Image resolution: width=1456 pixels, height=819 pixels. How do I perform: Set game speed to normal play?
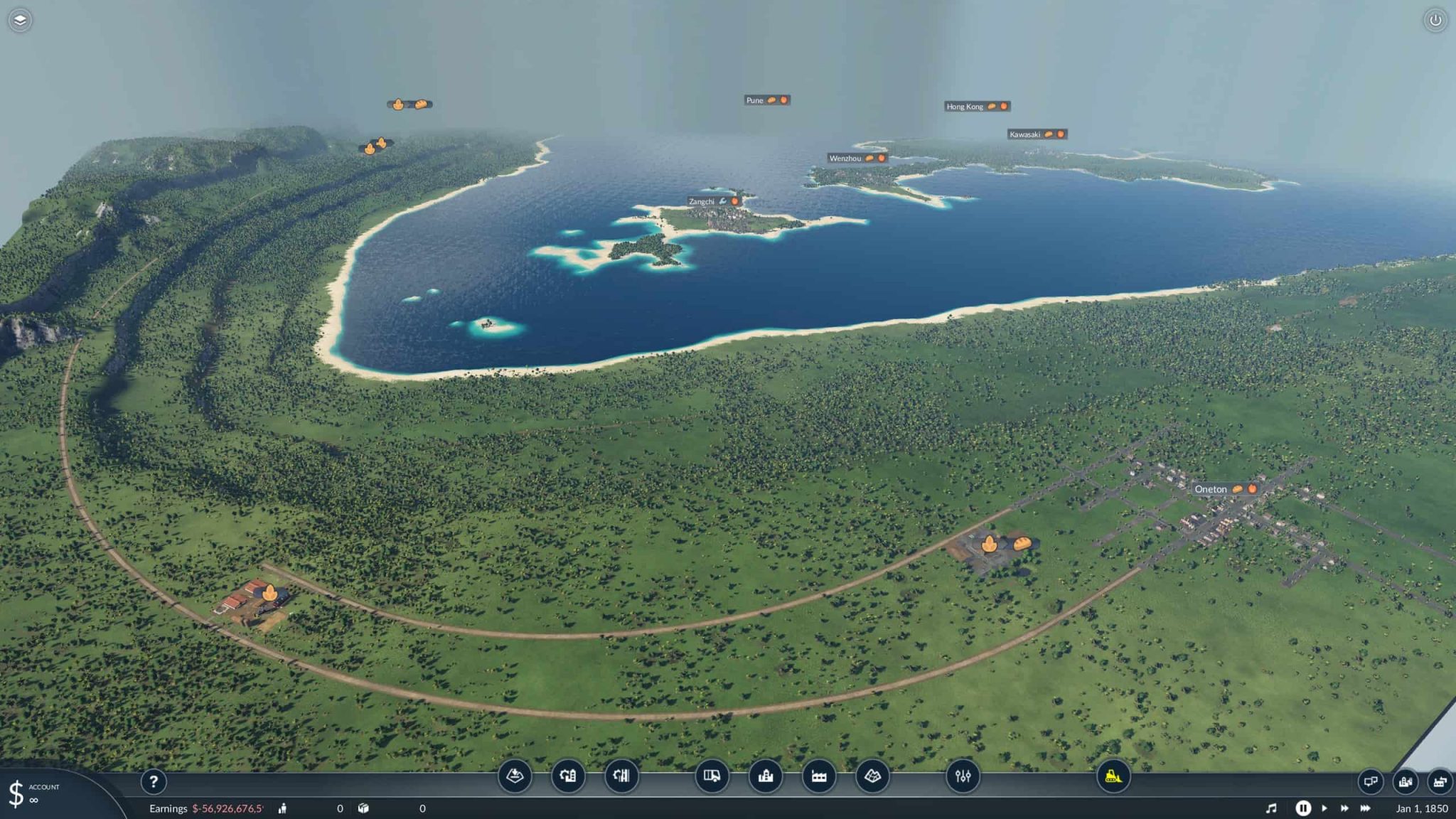coord(1324,808)
